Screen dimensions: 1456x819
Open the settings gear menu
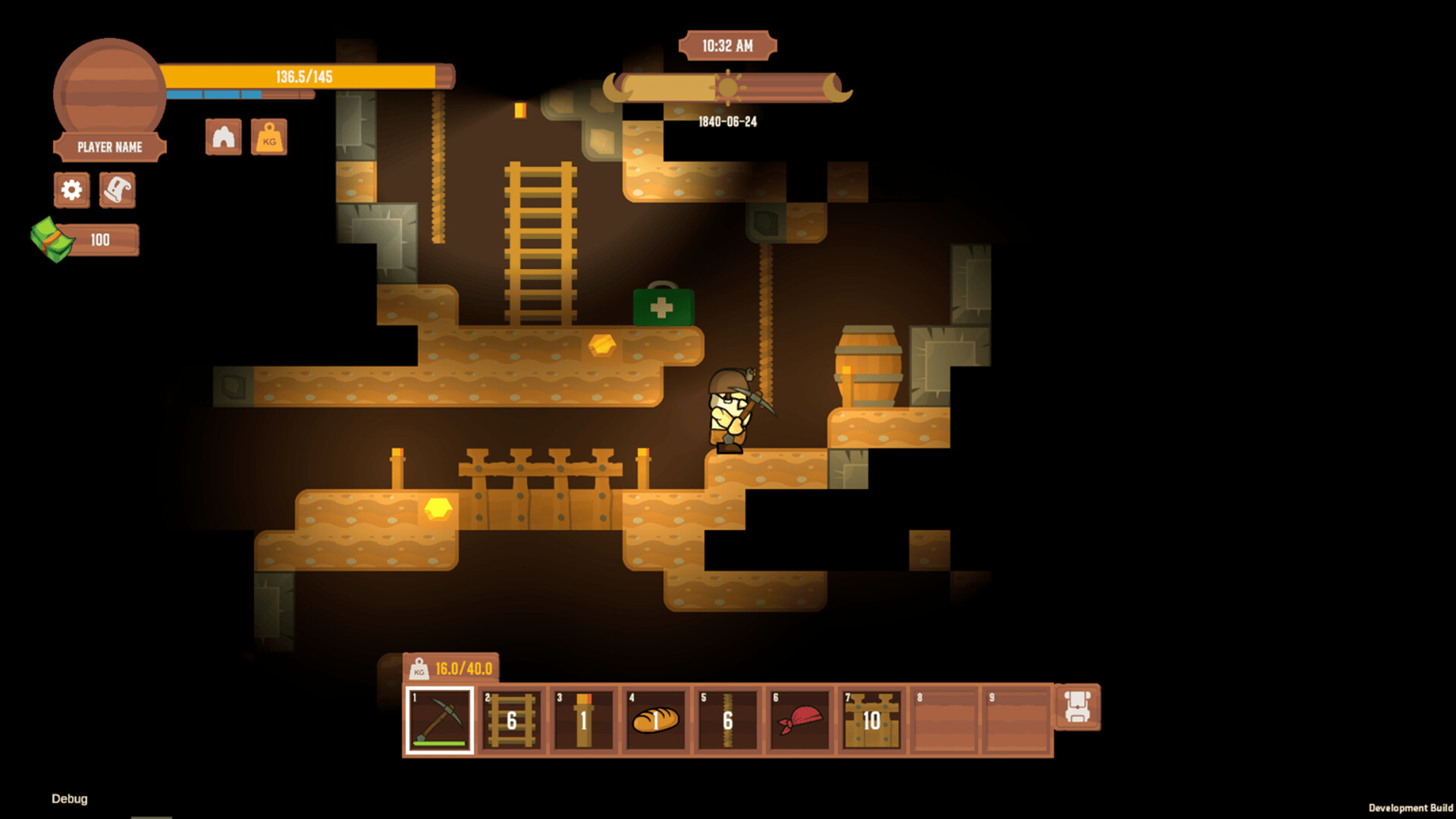72,190
